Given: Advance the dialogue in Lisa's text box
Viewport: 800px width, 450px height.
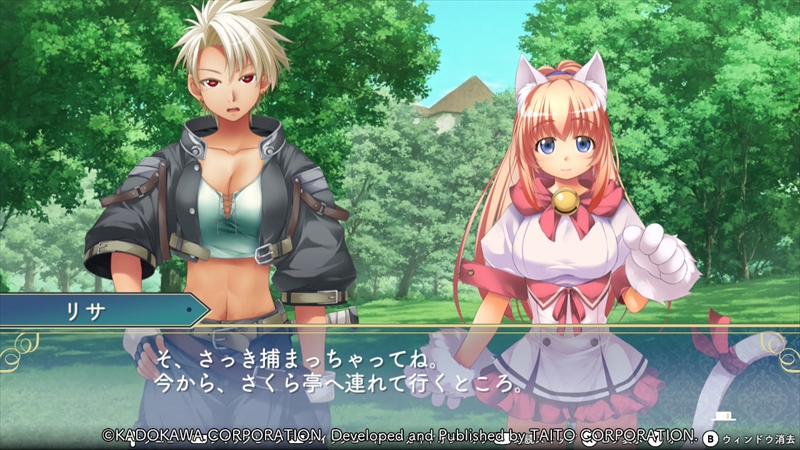Looking at the screenshot, I should click(x=400, y=372).
